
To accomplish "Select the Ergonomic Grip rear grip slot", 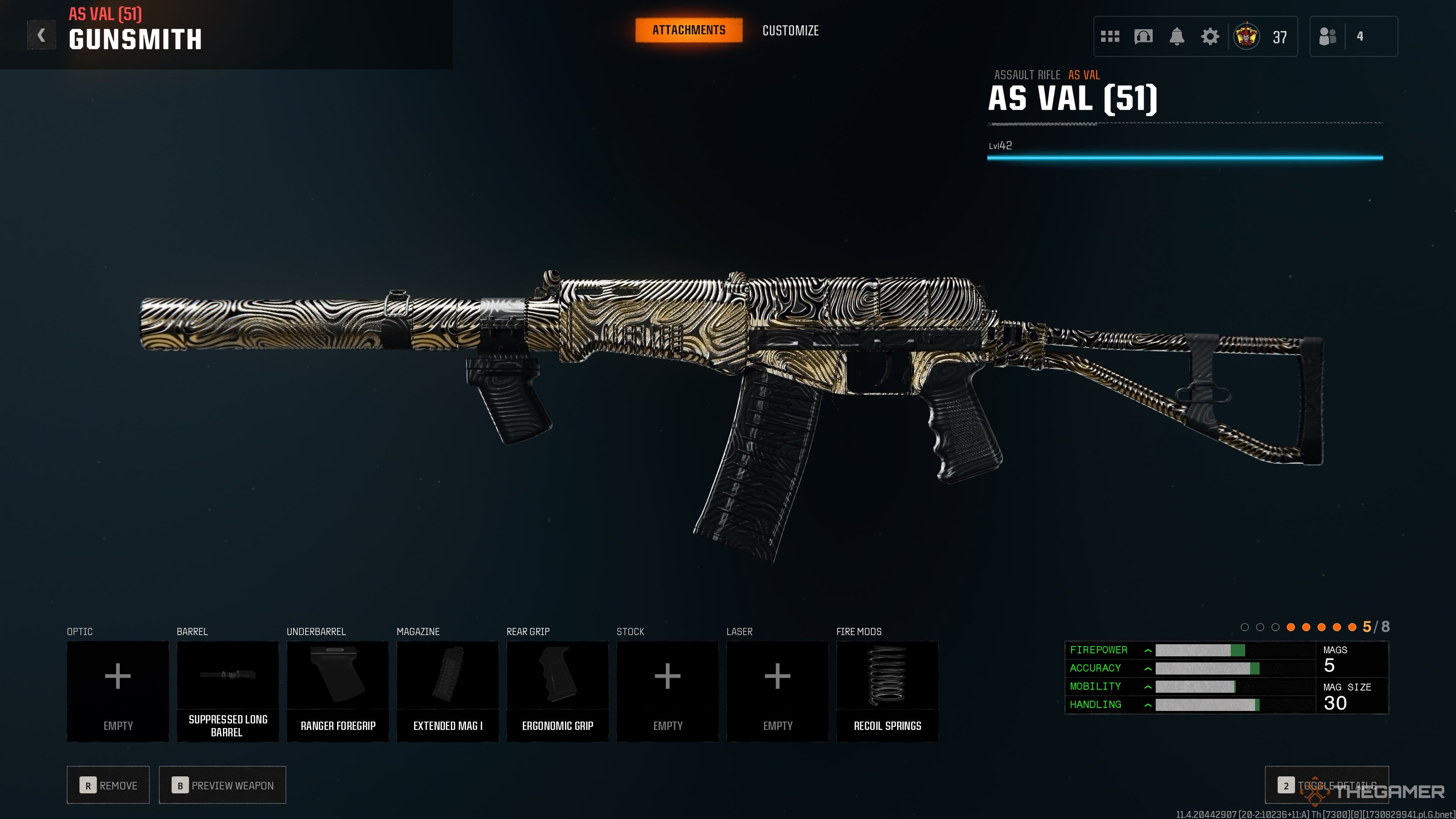I will [x=557, y=691].
